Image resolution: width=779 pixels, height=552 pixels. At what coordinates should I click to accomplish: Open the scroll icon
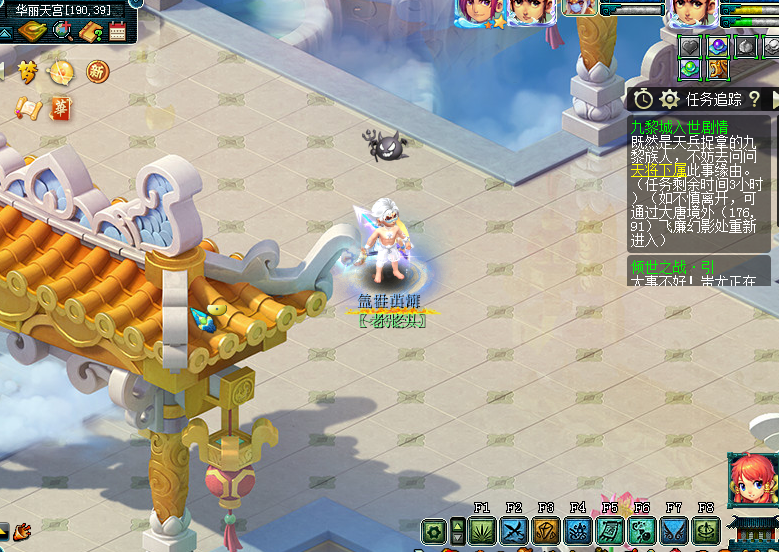point(26,107)
